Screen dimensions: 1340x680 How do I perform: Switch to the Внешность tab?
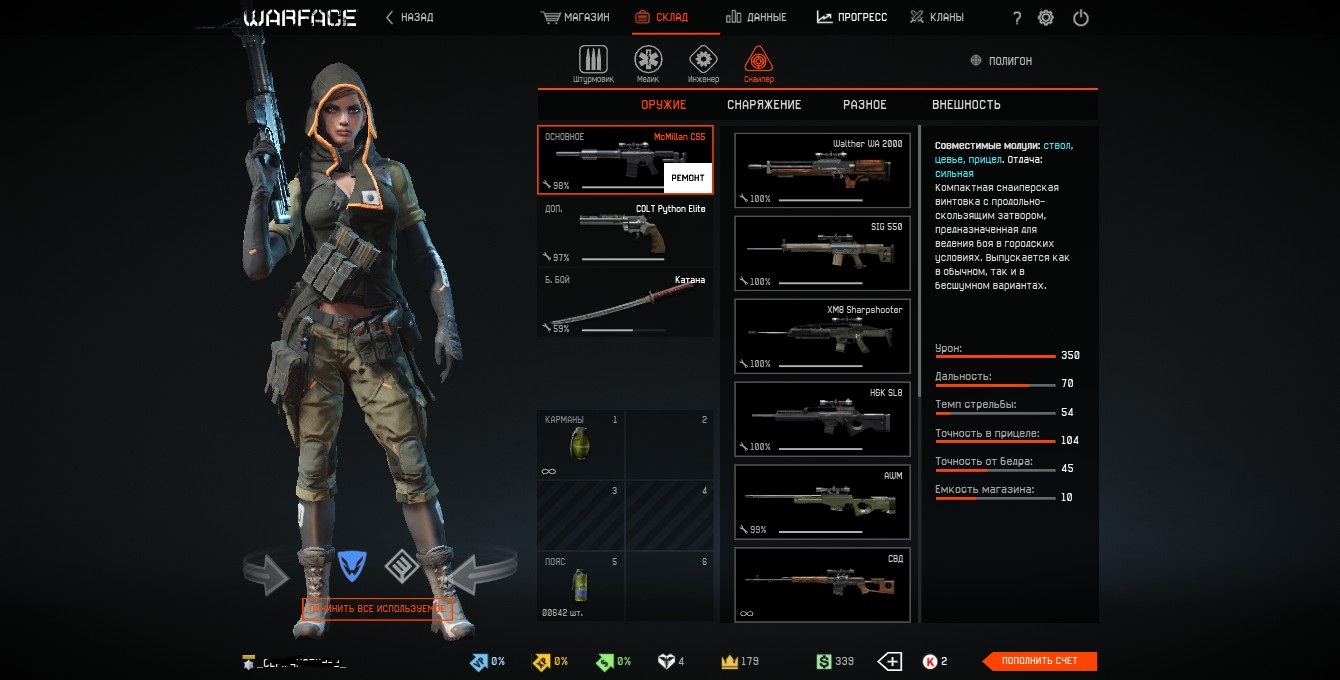click(966, 105)
